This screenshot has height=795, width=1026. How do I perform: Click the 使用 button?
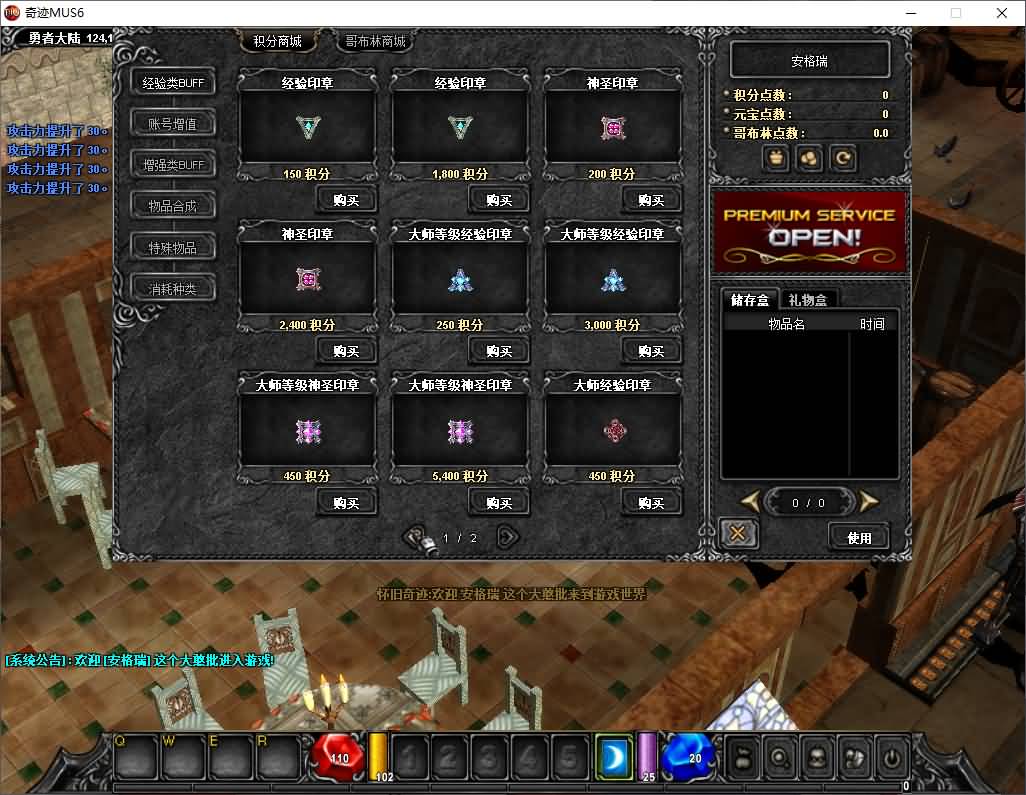[859, 537]
